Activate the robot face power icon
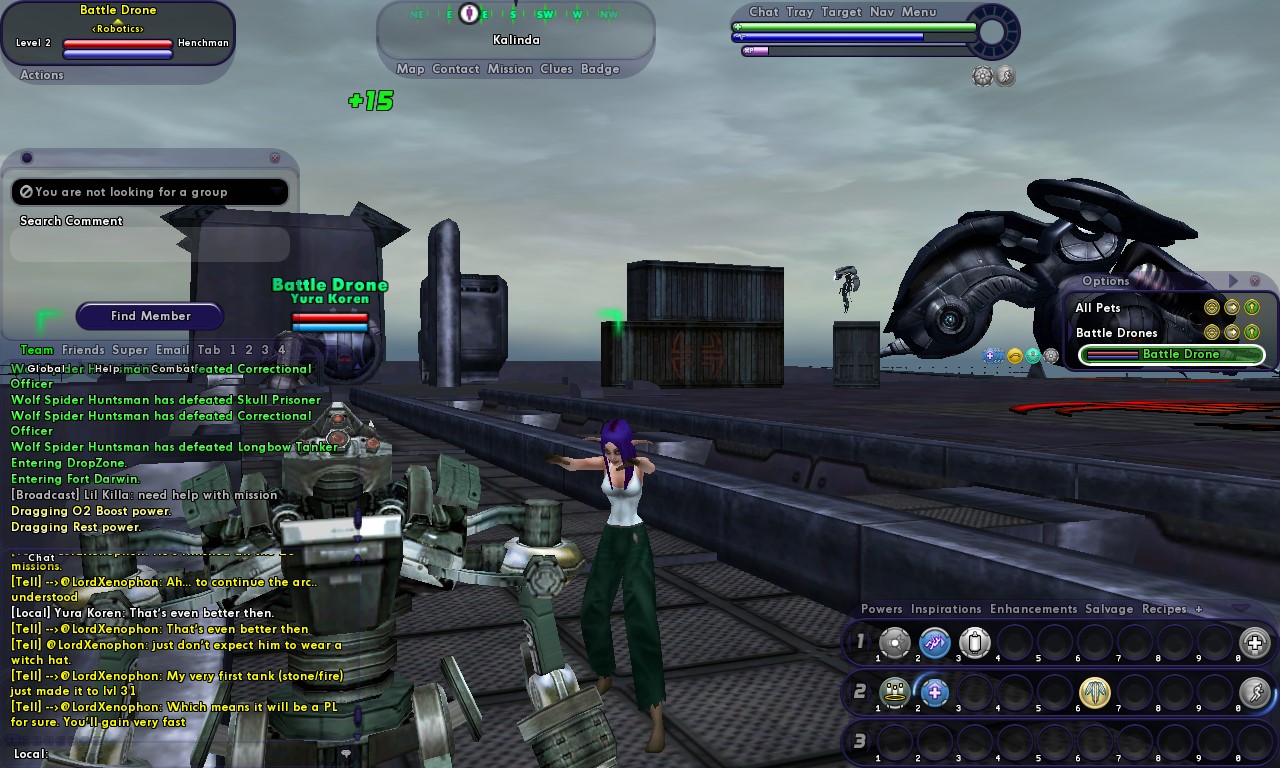This screenshot has width=1280, height=768. point(894,692)
